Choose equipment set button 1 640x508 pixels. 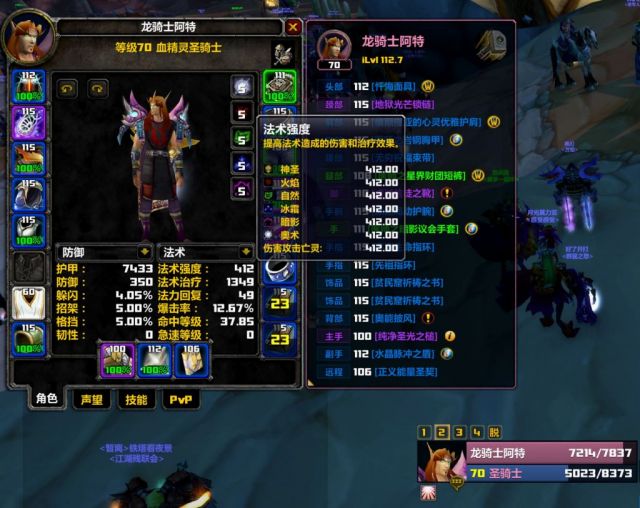pos(425,432)
